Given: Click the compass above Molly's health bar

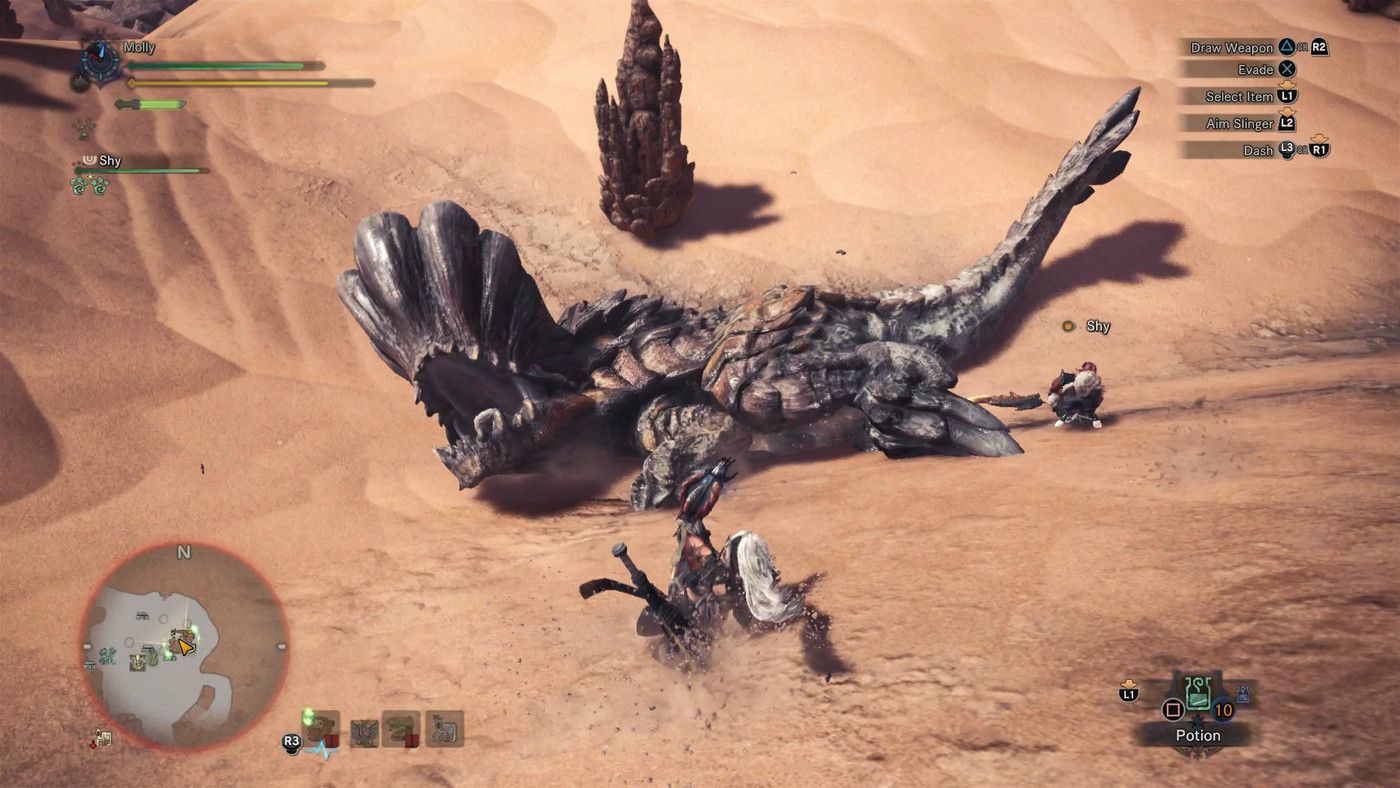Looking at the screenshot, I should click(100, 58).
